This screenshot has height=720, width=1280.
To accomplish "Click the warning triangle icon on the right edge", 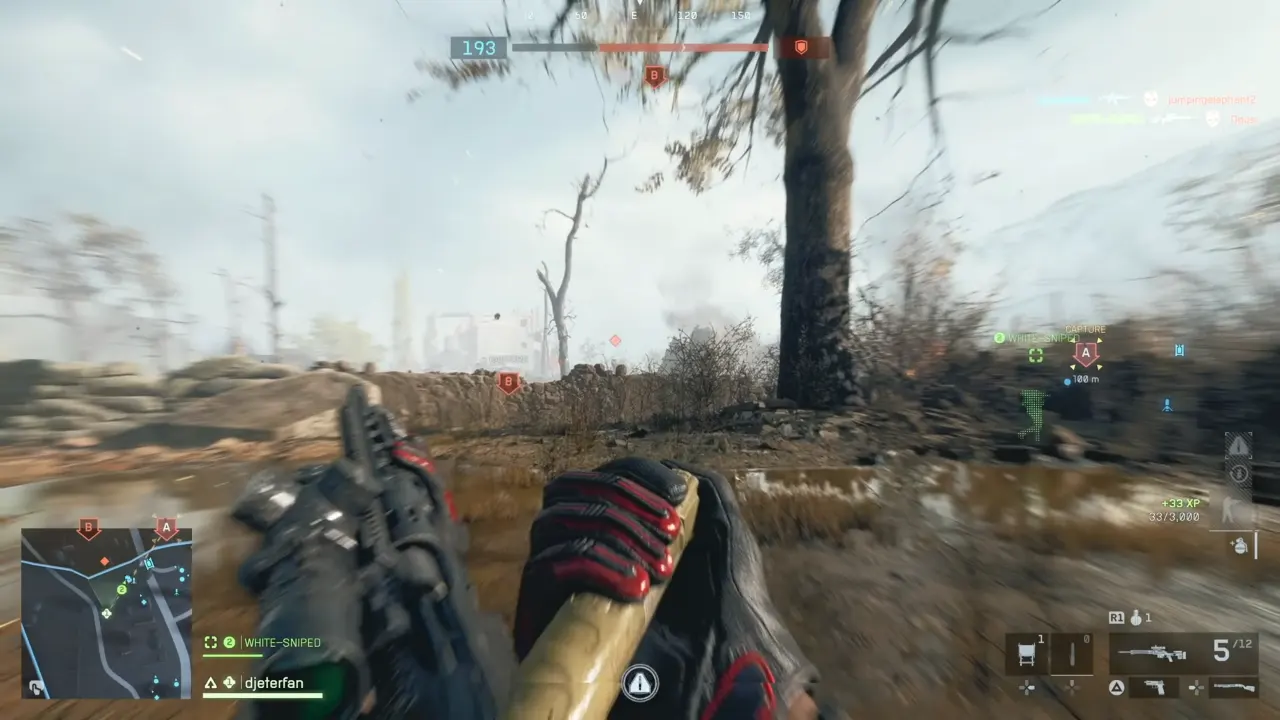I will [x=1239, y=445].
